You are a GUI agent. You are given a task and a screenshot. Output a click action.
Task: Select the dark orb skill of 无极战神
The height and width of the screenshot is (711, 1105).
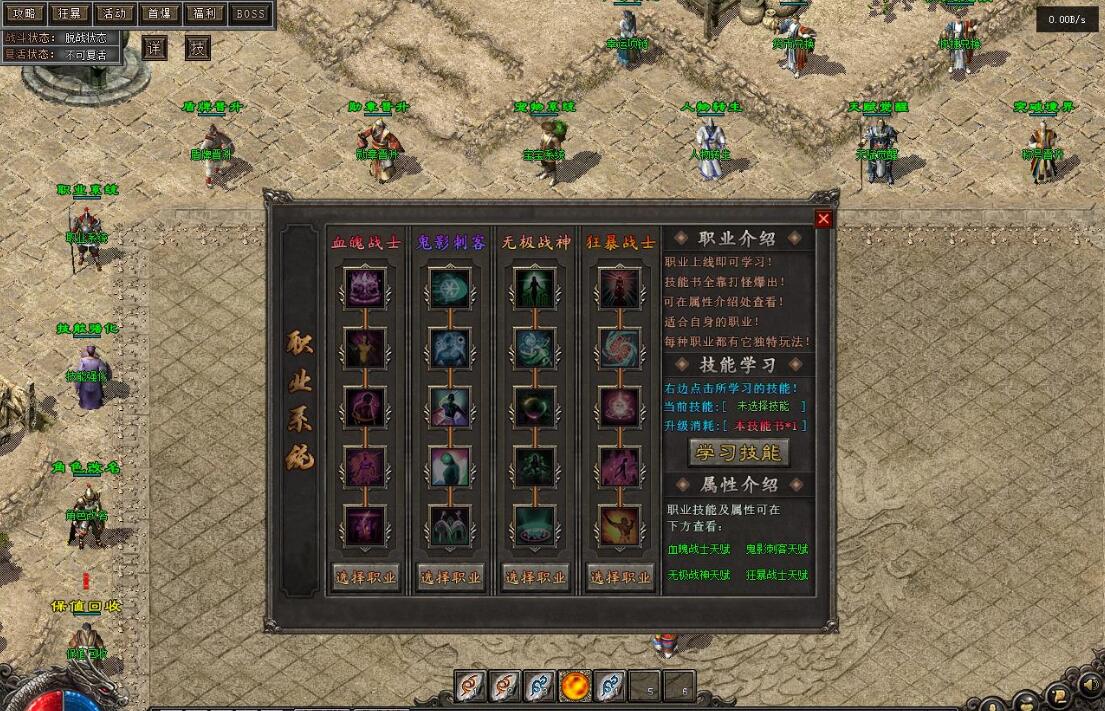coord(535,407)
